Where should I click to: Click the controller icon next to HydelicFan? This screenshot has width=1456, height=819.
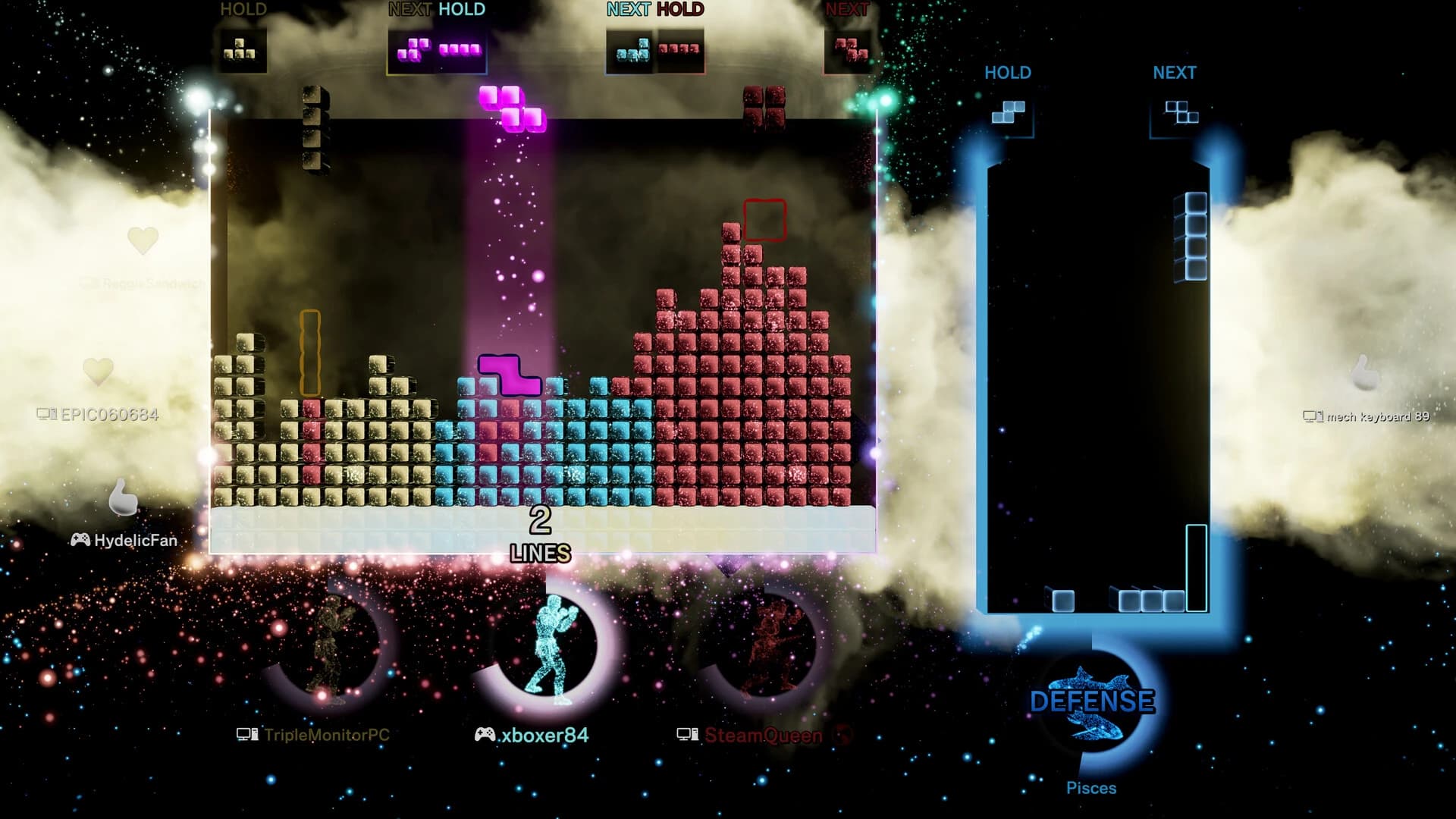[81, 541]
